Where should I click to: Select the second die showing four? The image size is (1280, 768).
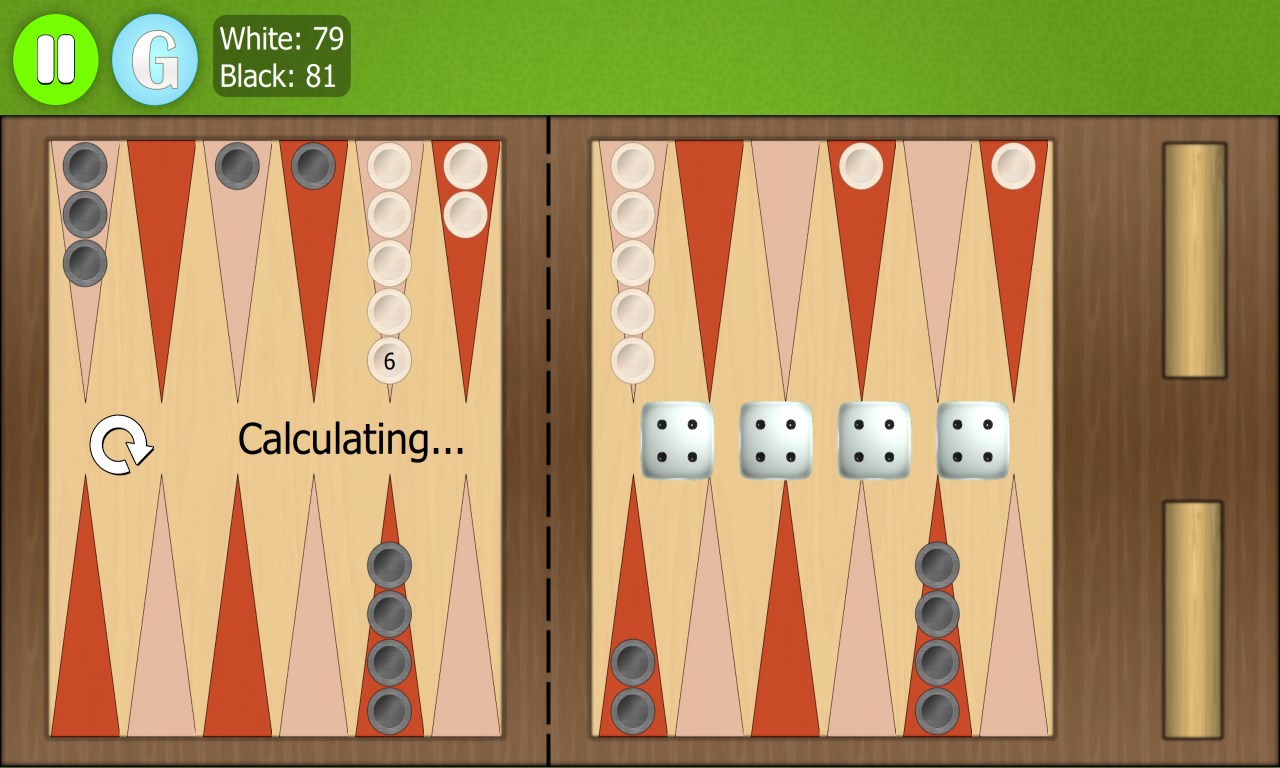[x=777, y=441]
